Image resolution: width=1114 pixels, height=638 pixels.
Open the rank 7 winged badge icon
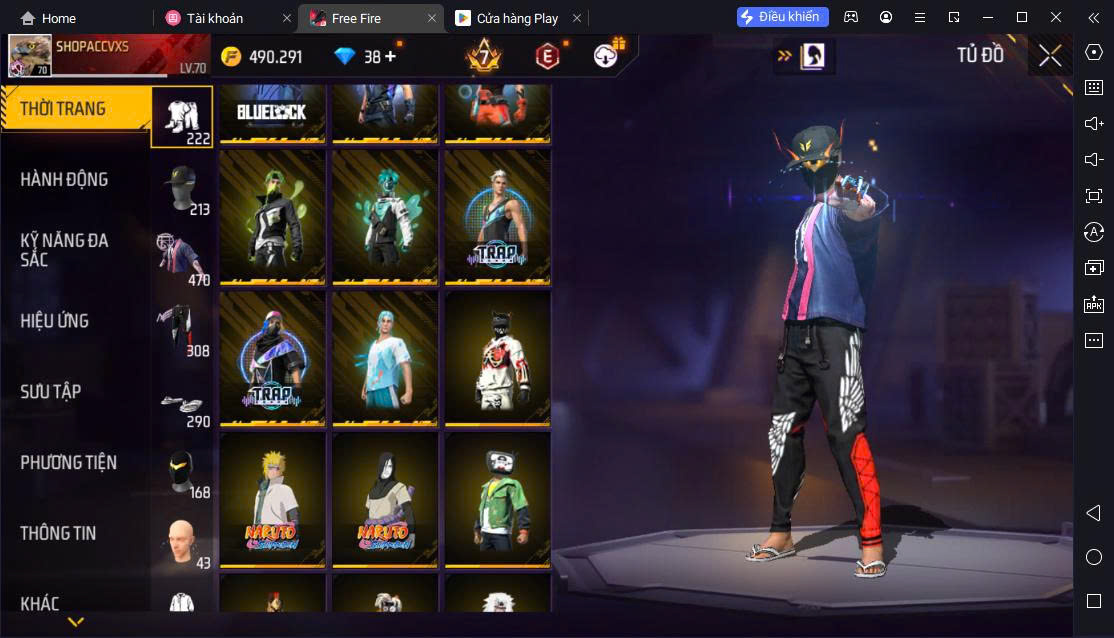coord(484,56)
